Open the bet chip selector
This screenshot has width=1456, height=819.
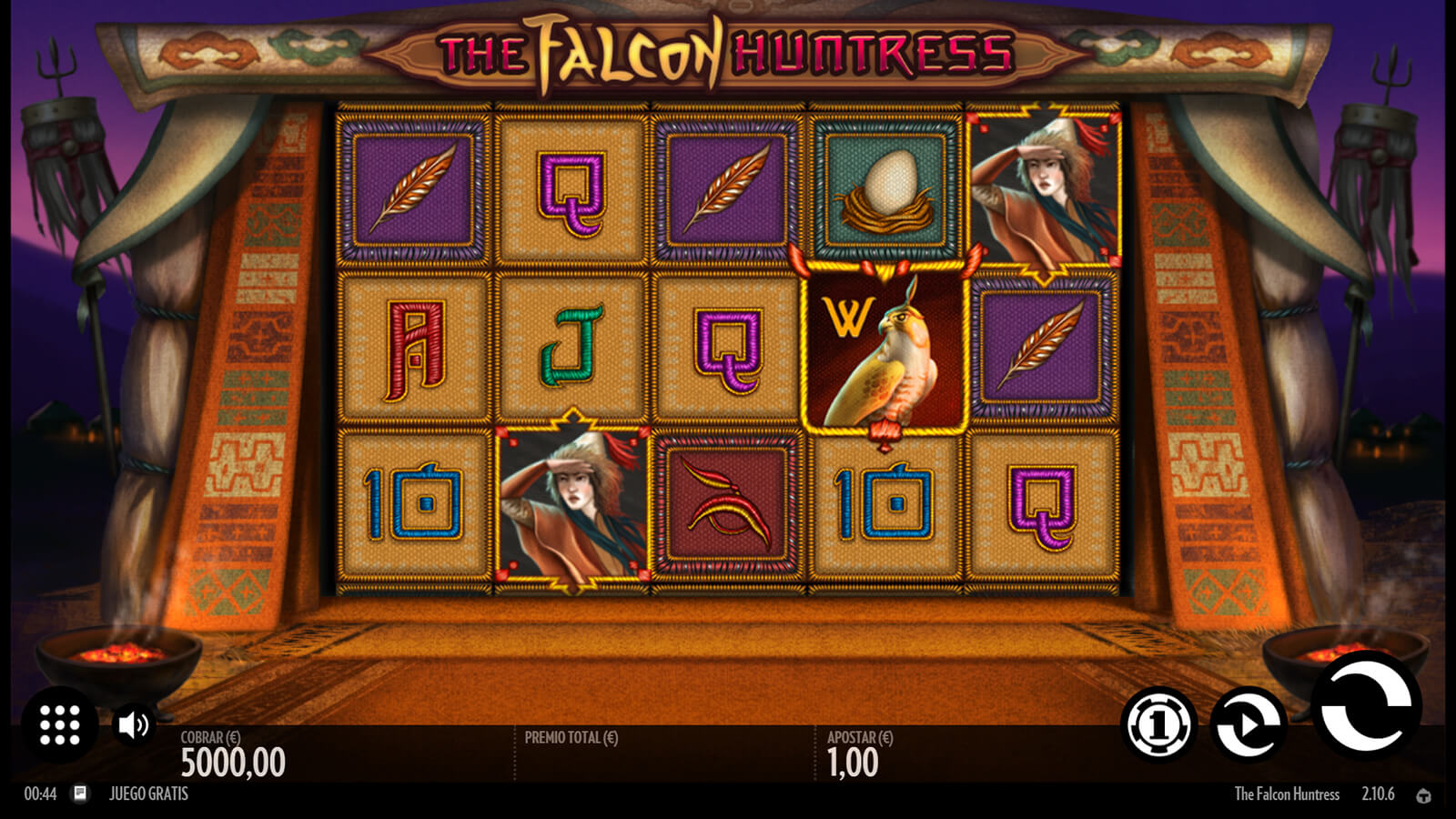pyautogui.click(x=1158, y=725)
